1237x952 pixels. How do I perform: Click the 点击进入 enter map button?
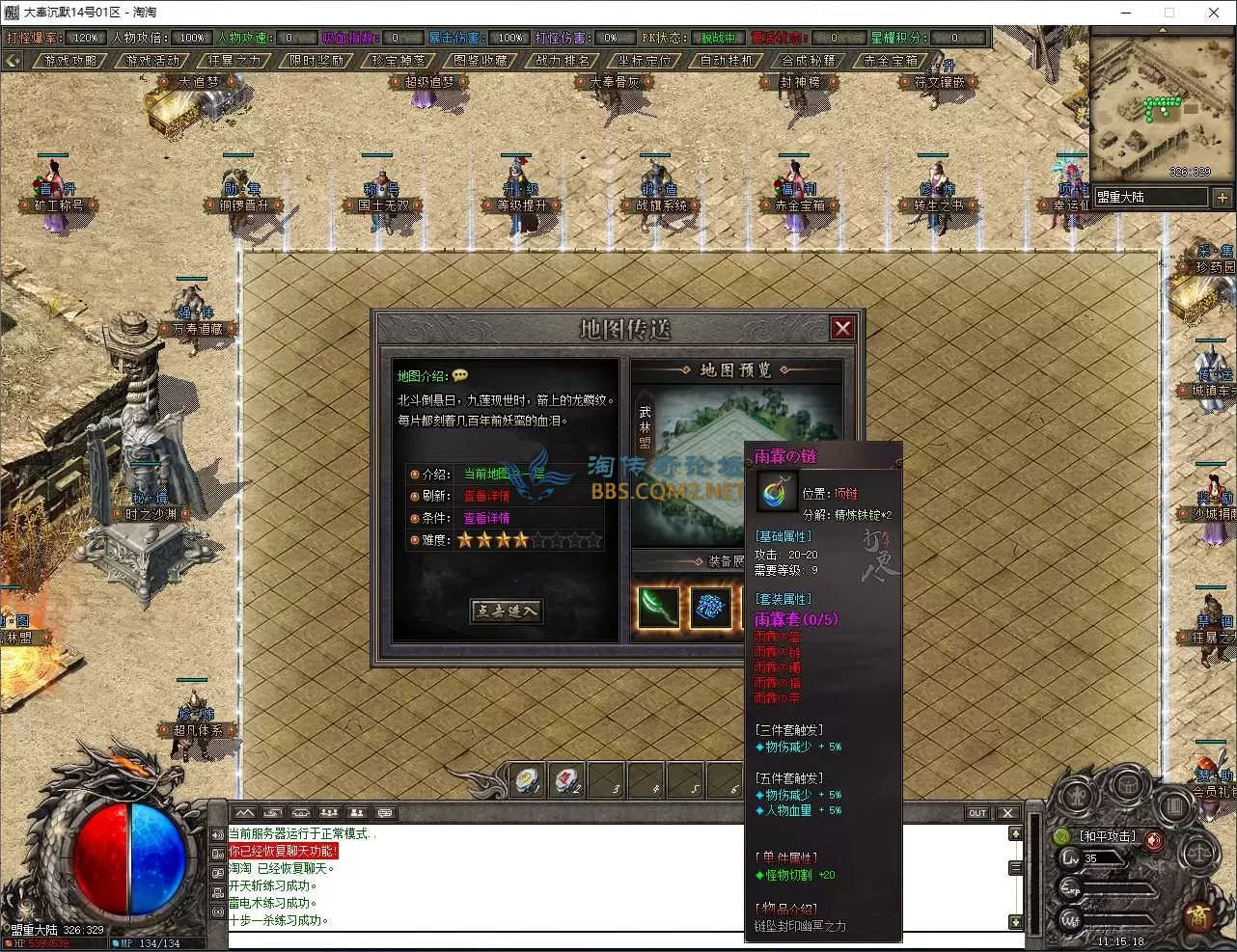click(x=506, y=611)
